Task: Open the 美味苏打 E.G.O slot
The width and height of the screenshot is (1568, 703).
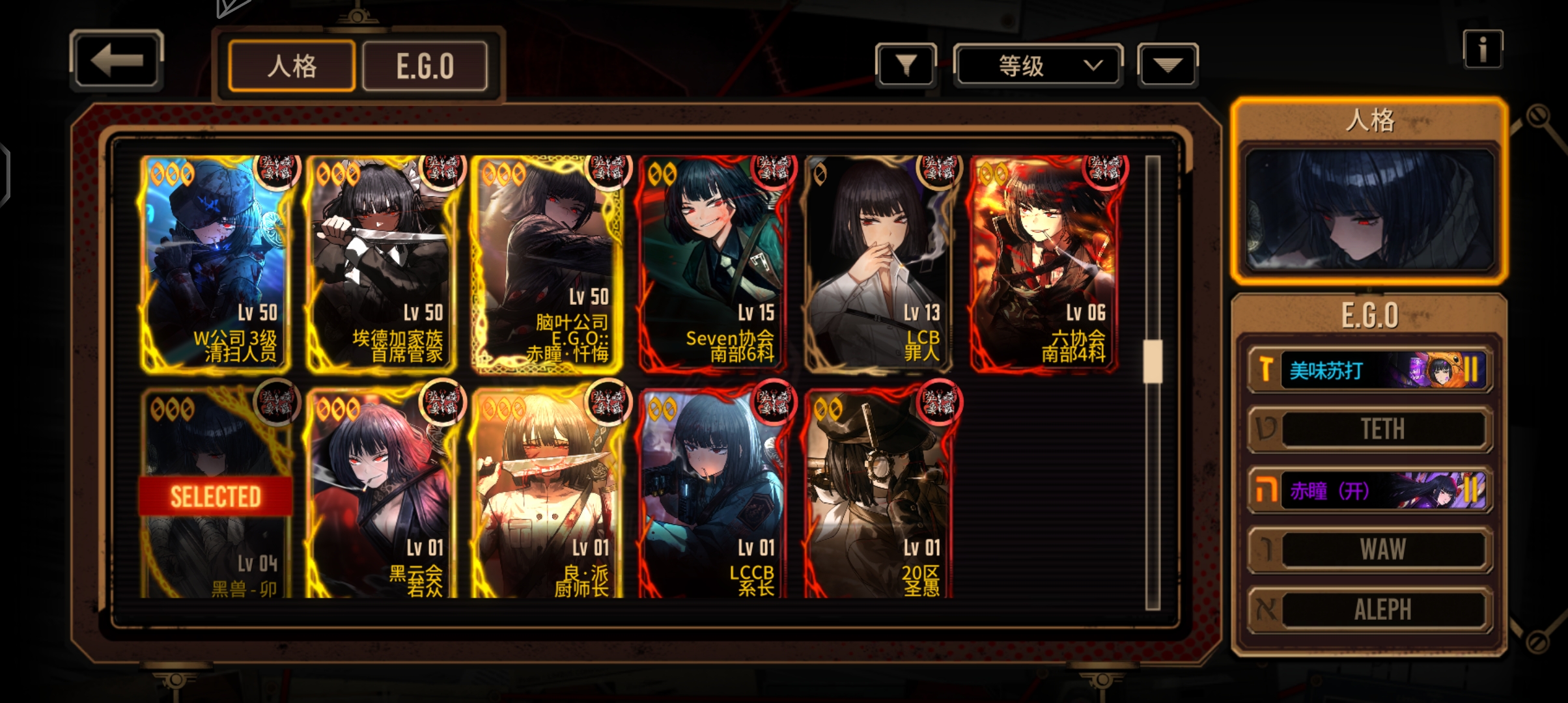Action: 1370,370
